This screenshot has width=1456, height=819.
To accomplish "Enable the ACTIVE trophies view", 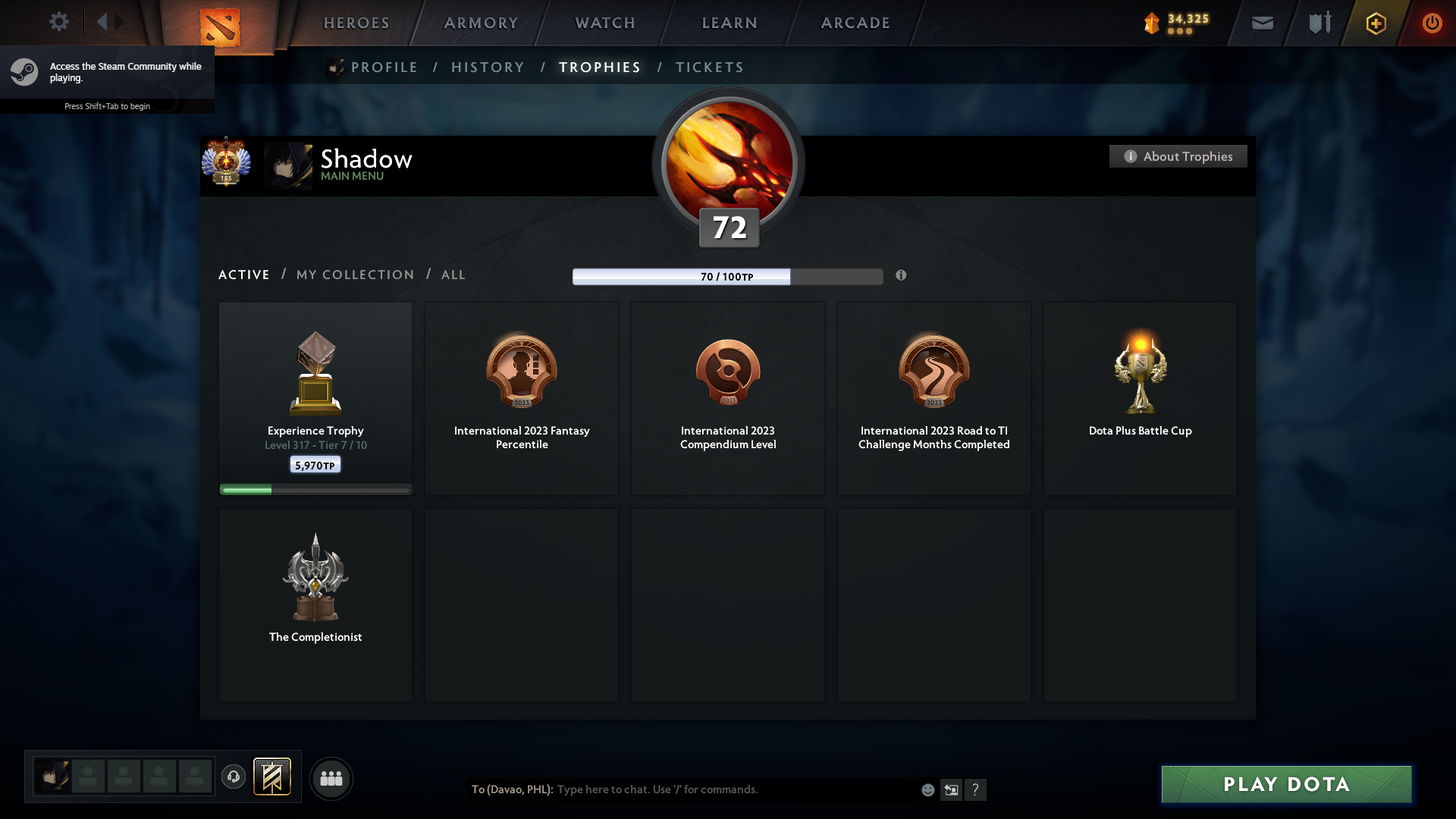I will 243,275.
